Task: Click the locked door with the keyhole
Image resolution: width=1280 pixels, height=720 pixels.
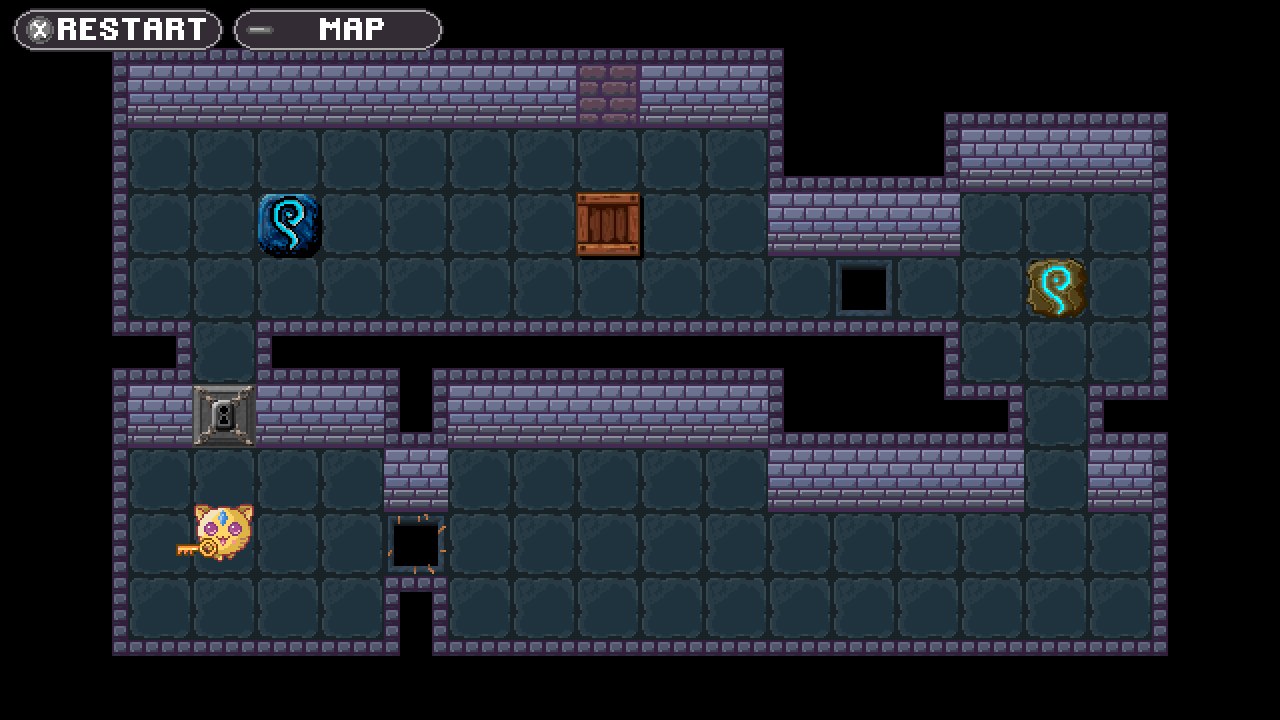Action: [x=224, y=416]
